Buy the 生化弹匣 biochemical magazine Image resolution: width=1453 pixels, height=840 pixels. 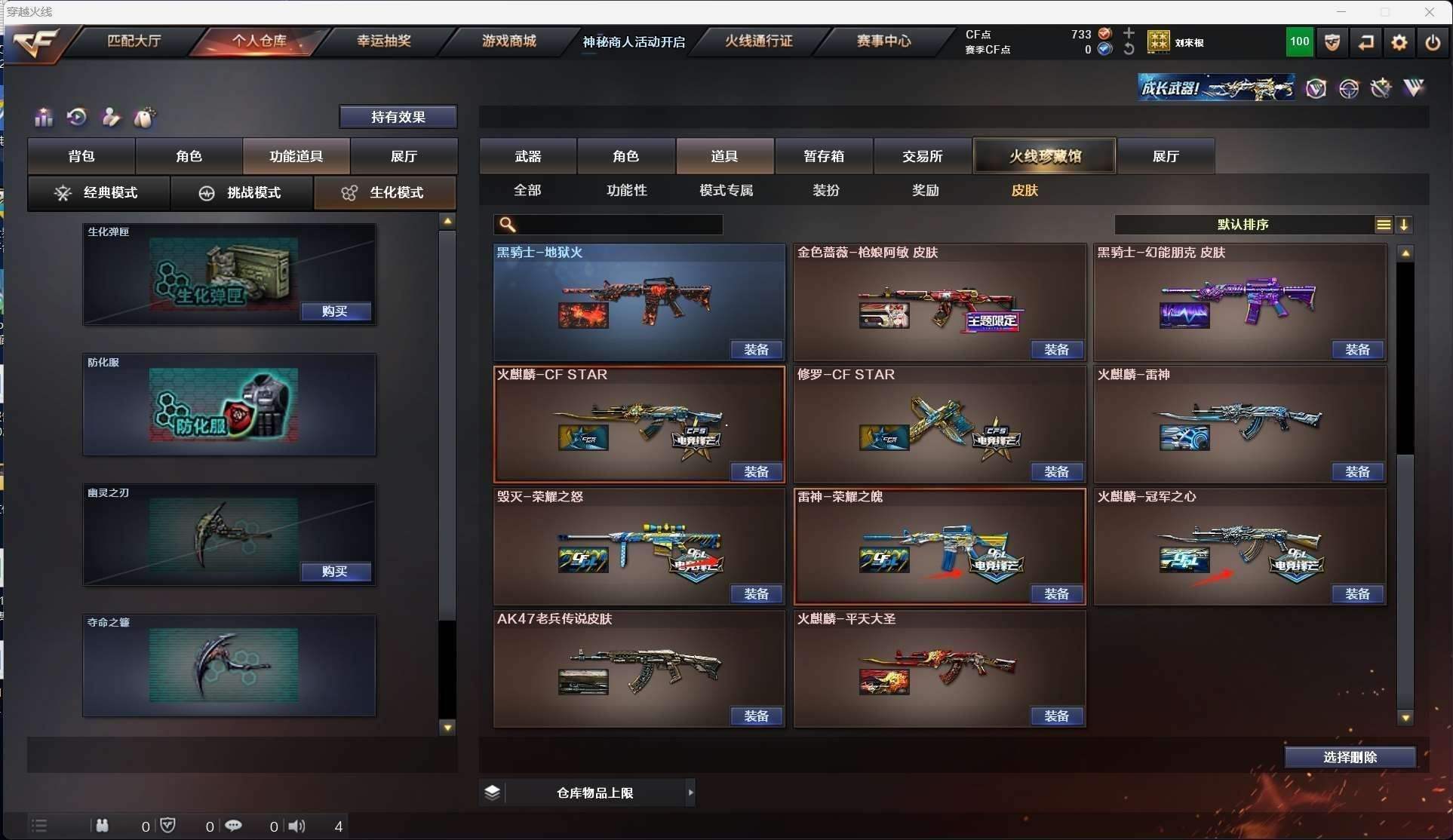click(335, 311)
